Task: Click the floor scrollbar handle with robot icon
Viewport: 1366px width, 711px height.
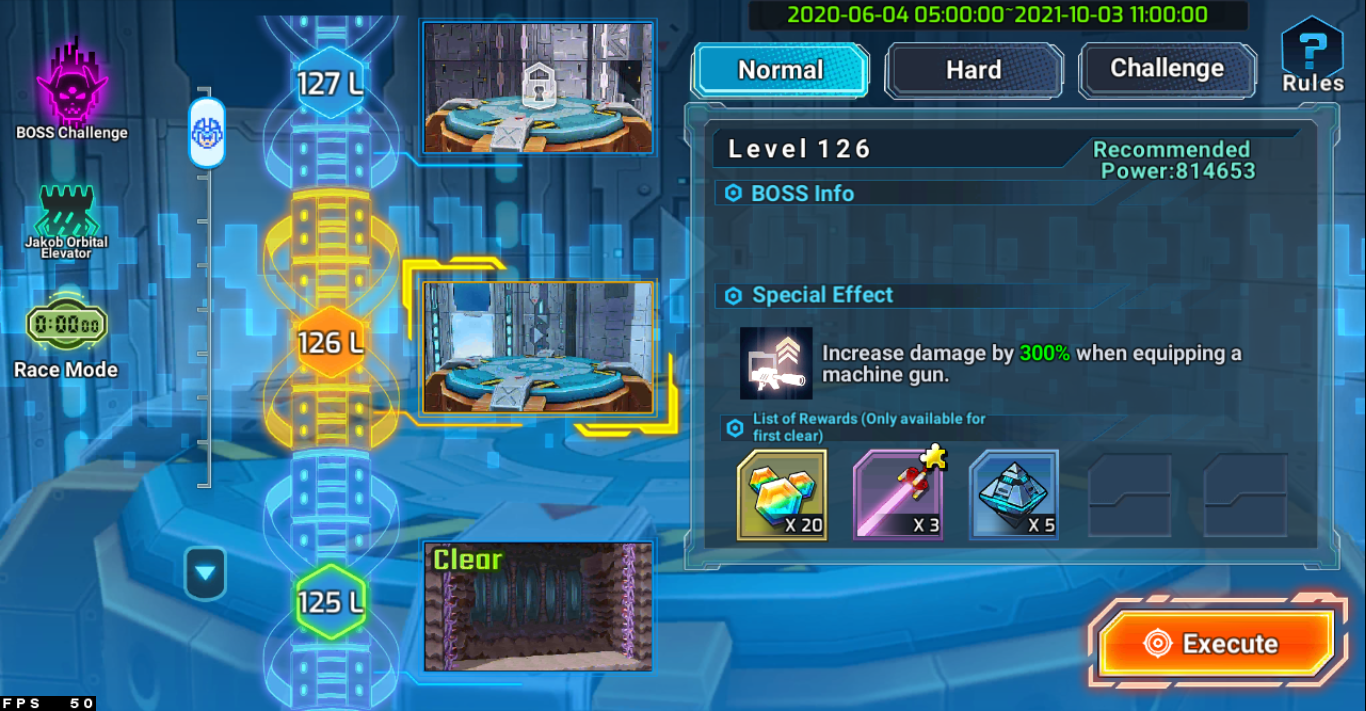Action: [x=207, y=131]
